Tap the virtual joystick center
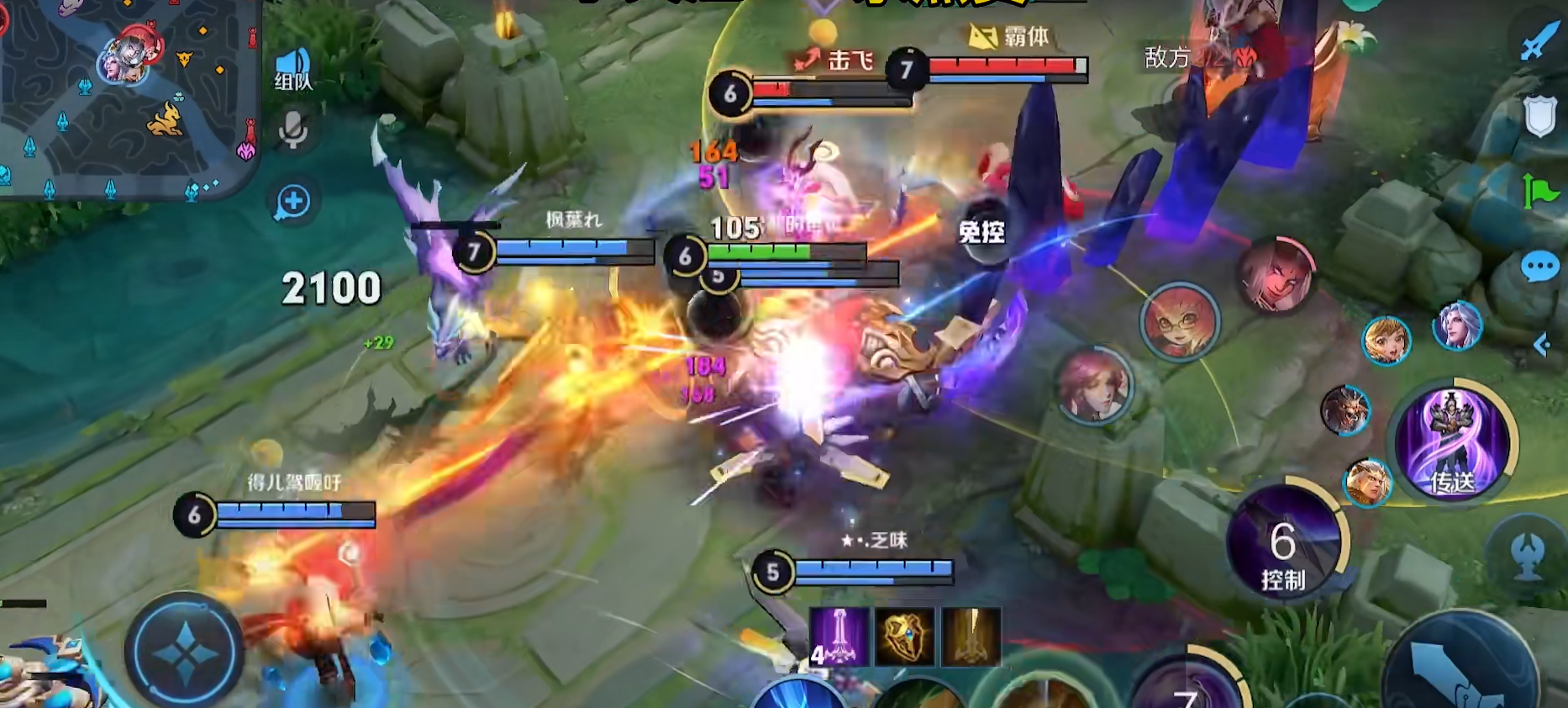The height and width of the screenshot is (708, 1568). [x=185, y=652]
